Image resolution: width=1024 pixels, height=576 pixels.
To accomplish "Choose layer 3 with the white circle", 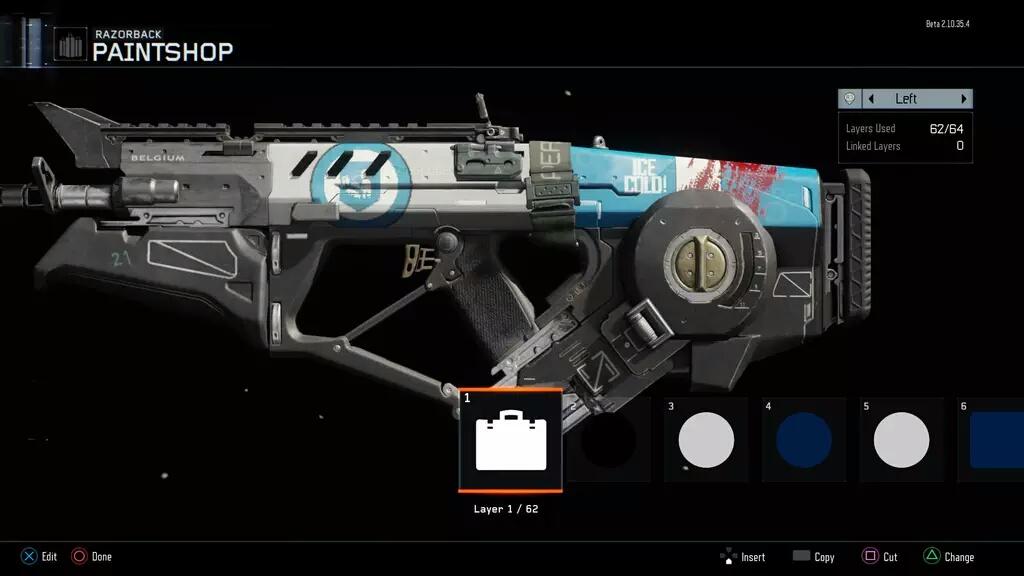I will [x=706, y=440].
